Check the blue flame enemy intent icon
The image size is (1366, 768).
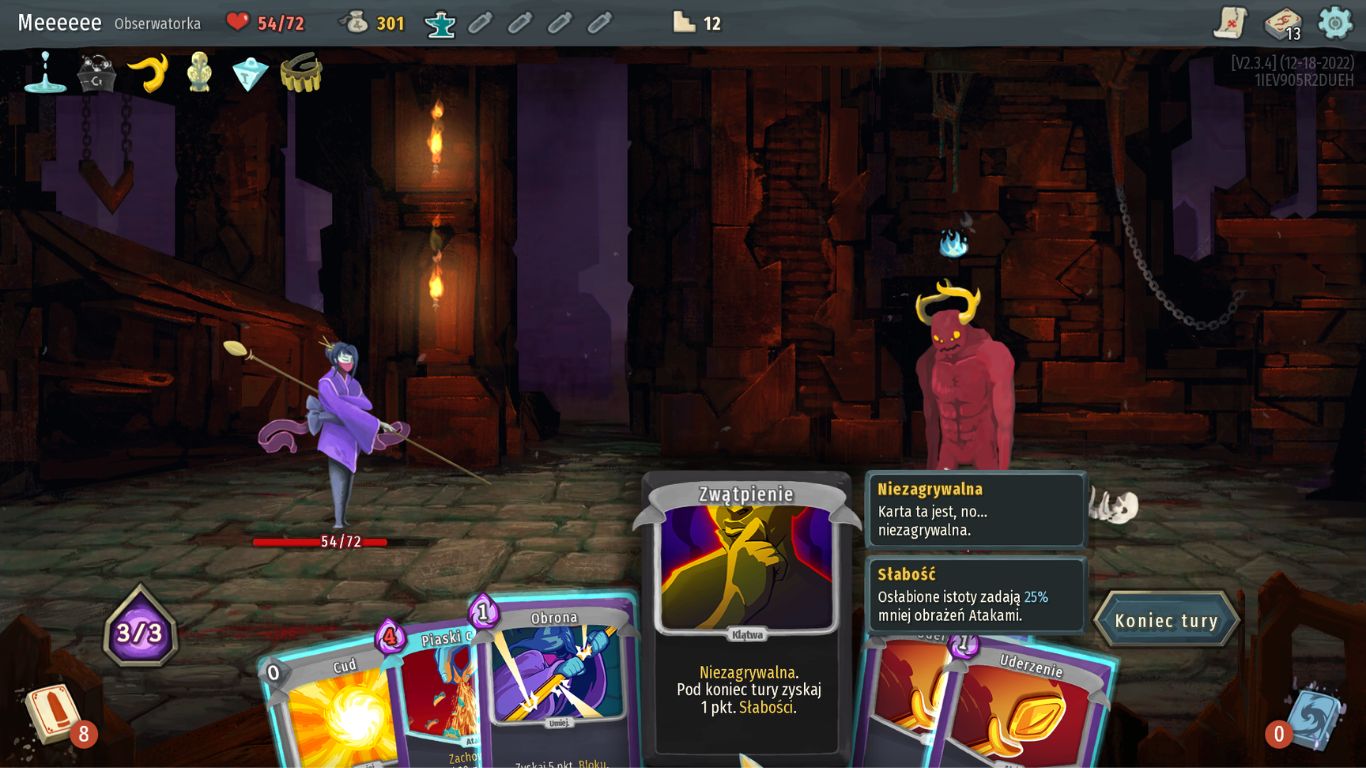pyautogui.click(x=953, y=243)
